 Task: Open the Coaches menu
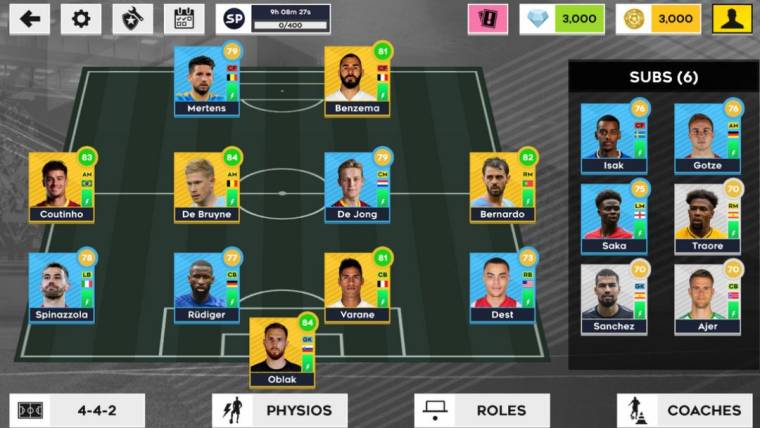coord(684,410)
